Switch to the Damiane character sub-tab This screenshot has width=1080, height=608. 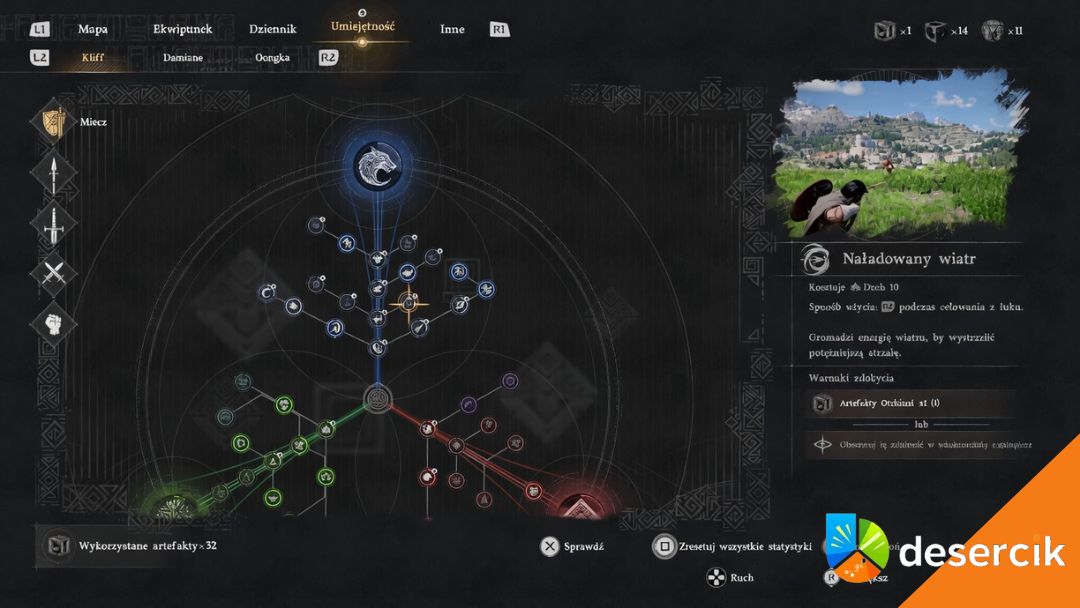(183, 57)
